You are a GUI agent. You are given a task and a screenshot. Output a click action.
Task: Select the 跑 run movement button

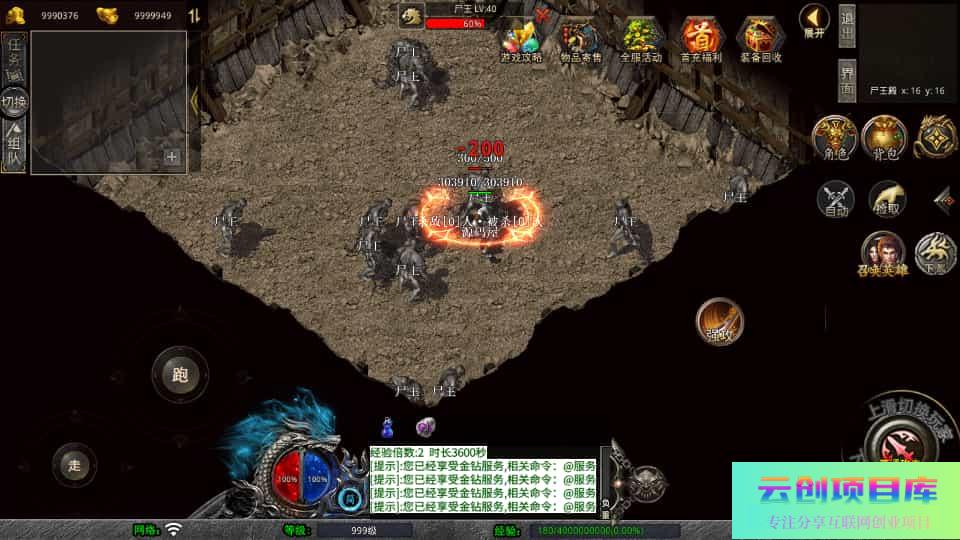coord(180,375)
